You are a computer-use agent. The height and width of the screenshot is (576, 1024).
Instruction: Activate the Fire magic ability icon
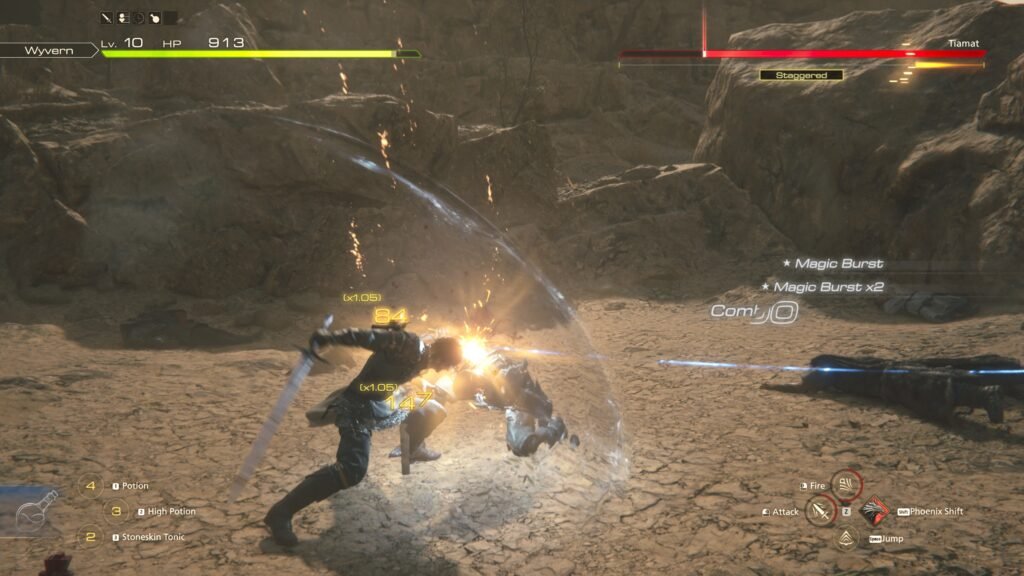[x=846, y=486]
